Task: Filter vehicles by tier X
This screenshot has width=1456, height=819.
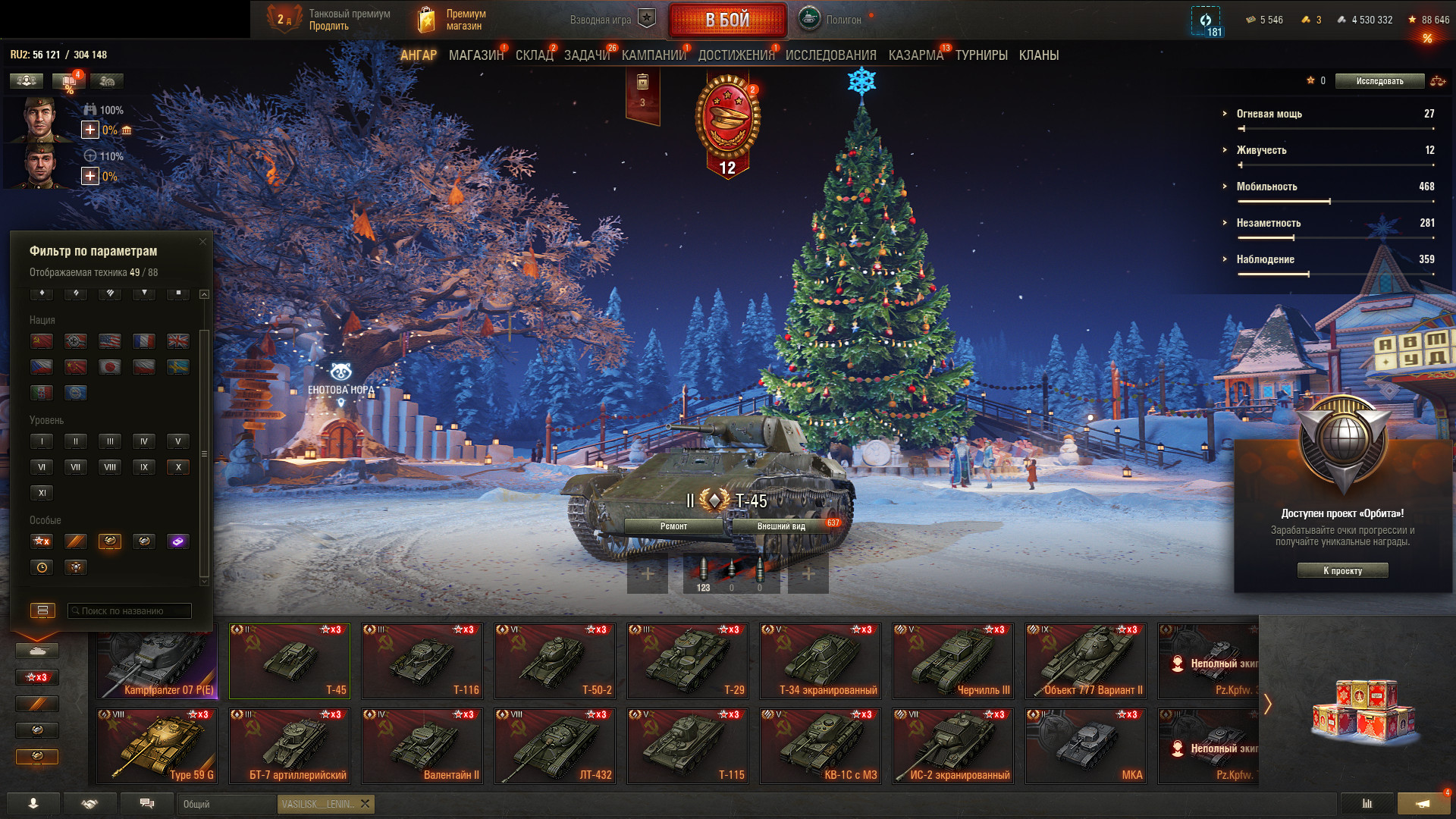Action: point(178,467)
